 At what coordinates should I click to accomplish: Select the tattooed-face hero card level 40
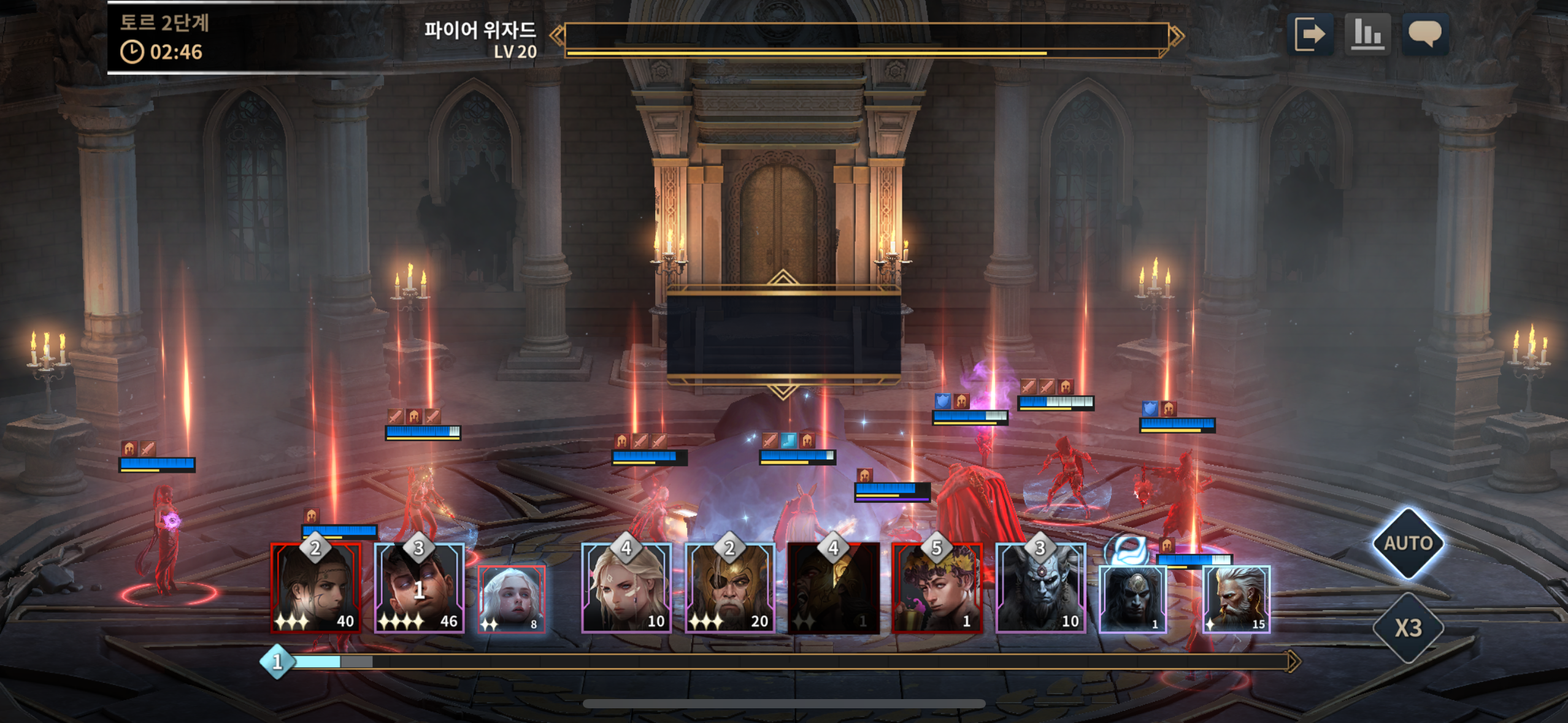click(316, 588)
